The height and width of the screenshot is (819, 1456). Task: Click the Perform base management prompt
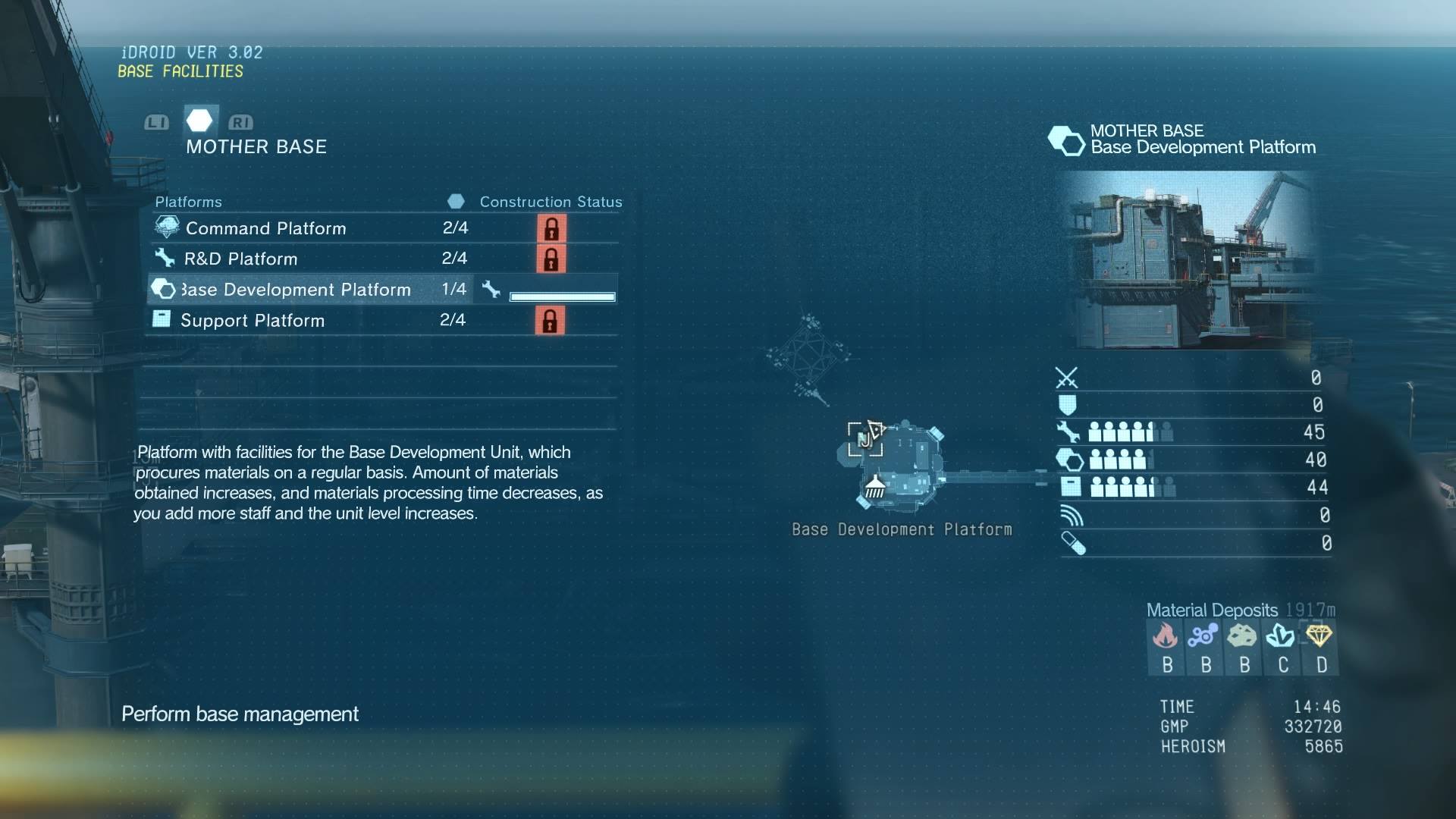240,714
